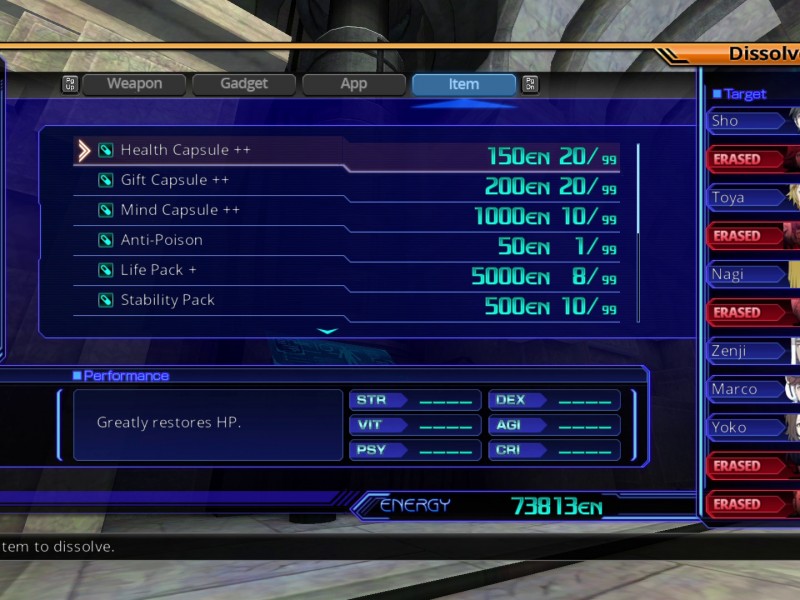Viewport: 800px width, 600px height.
Task: Switch to the Weapon tab
Action: point(135,84)
